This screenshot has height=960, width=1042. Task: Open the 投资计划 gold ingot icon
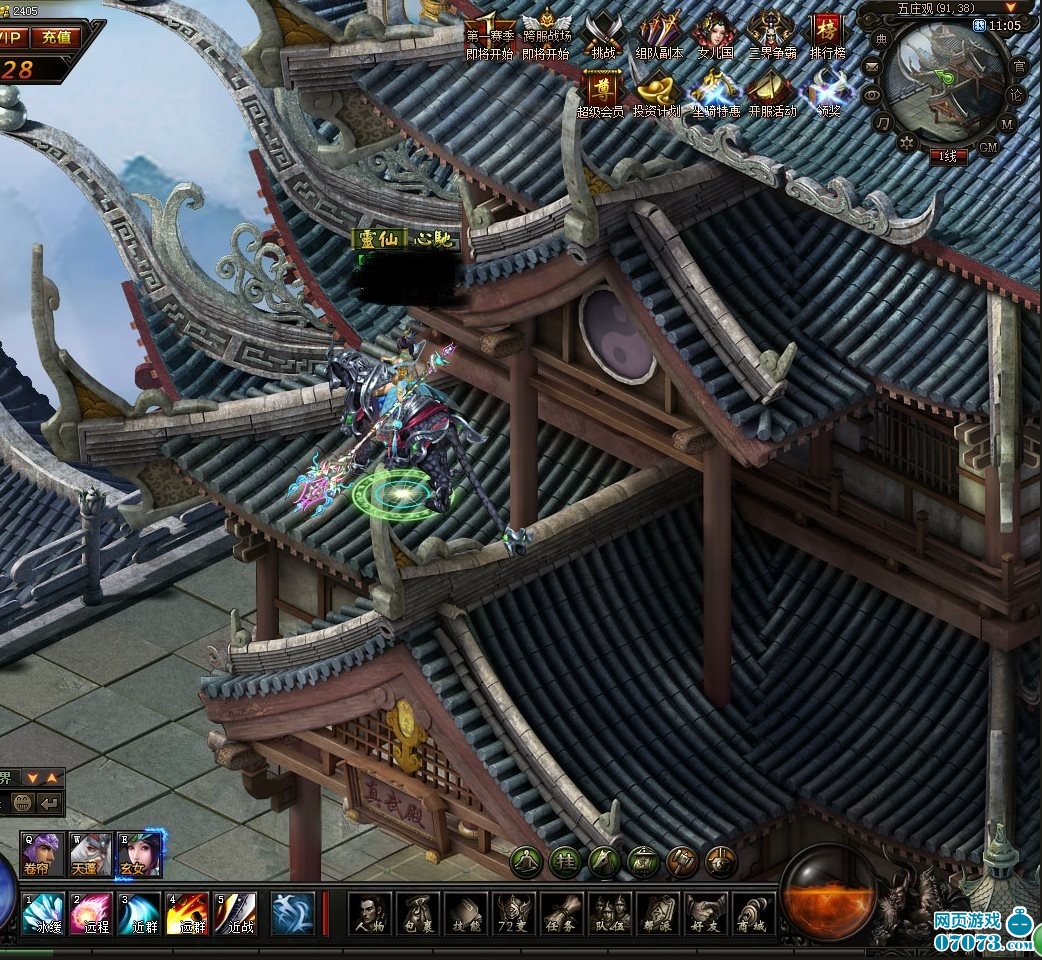[657, 92]
